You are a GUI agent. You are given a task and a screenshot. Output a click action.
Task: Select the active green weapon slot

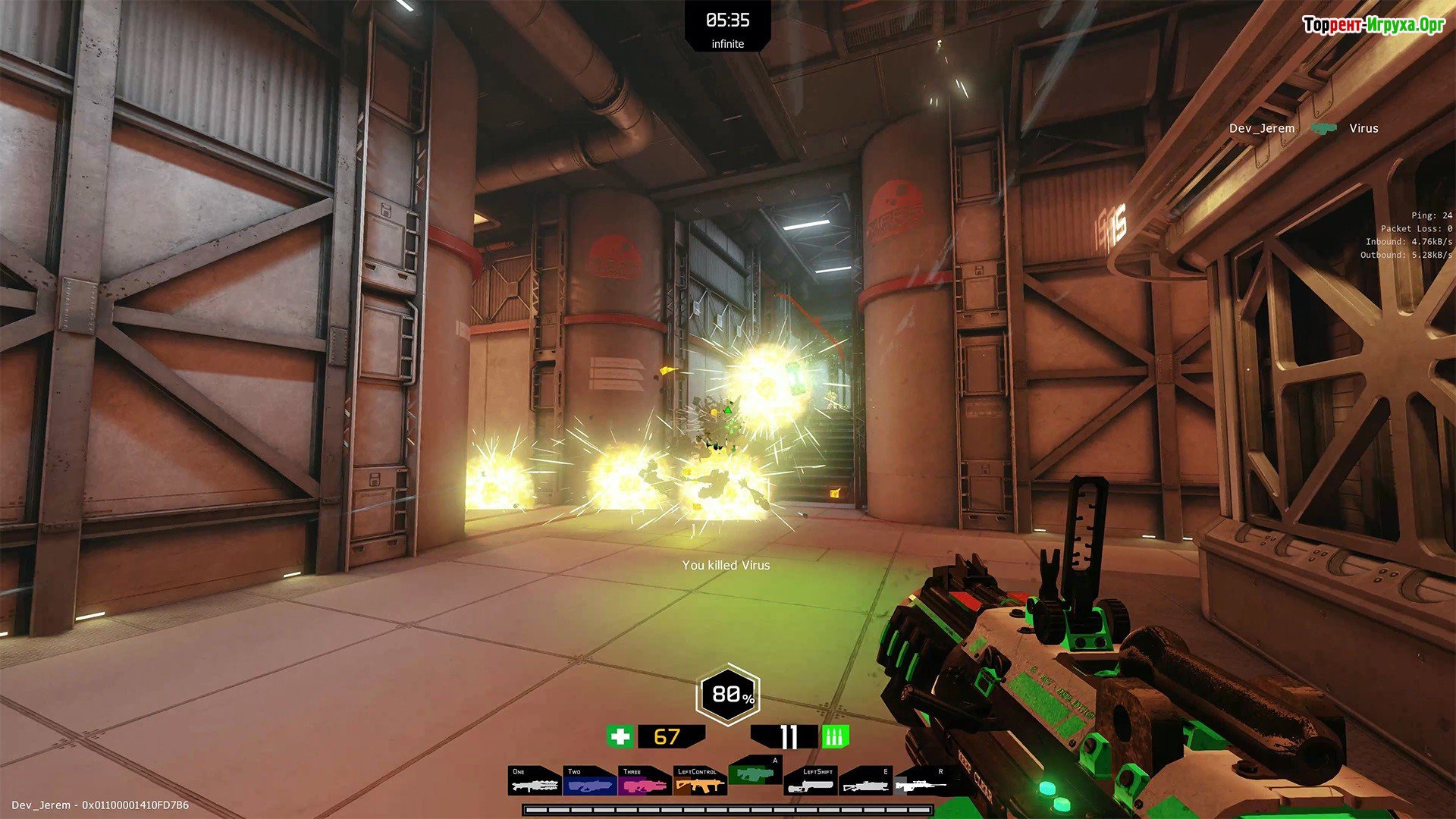pos(755,773)
